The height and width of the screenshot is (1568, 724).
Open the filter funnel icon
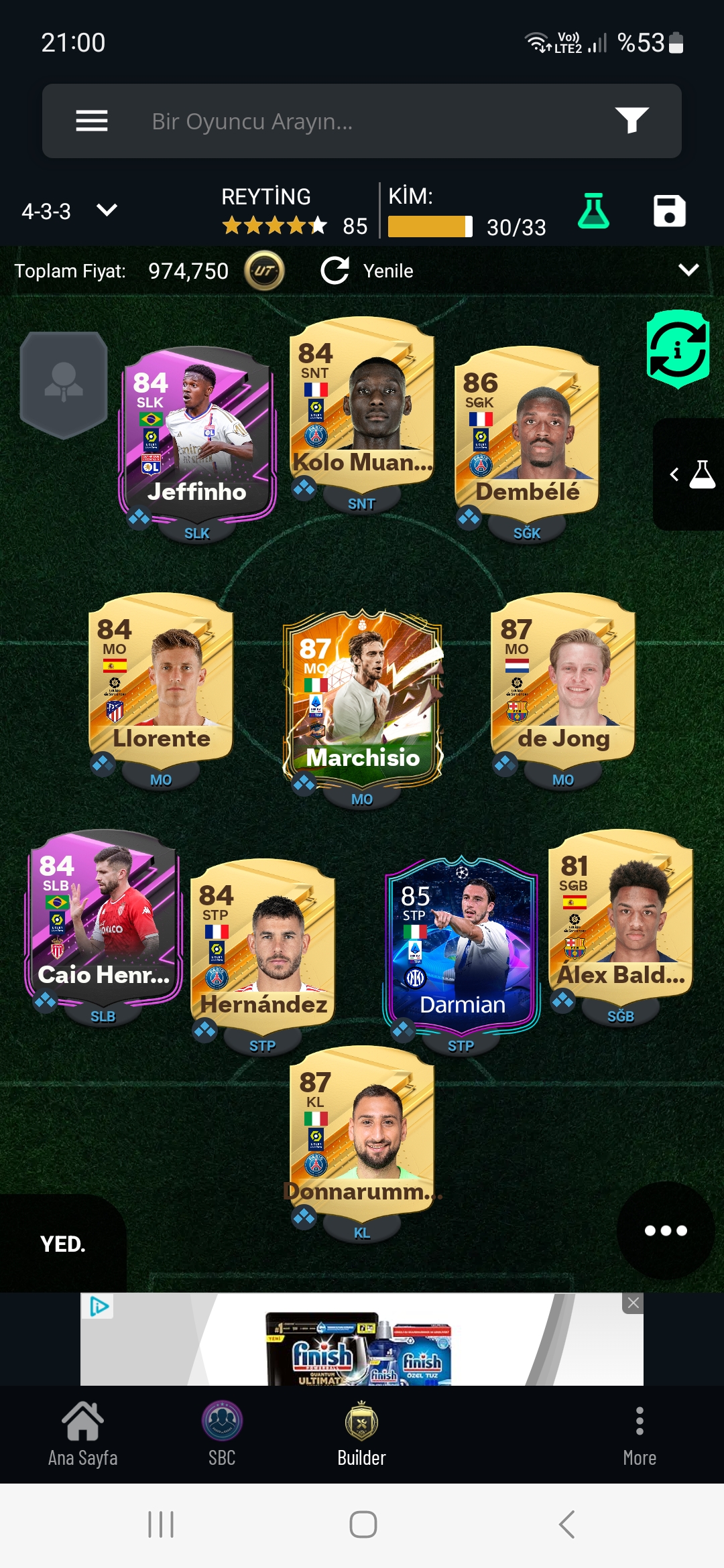631,121
